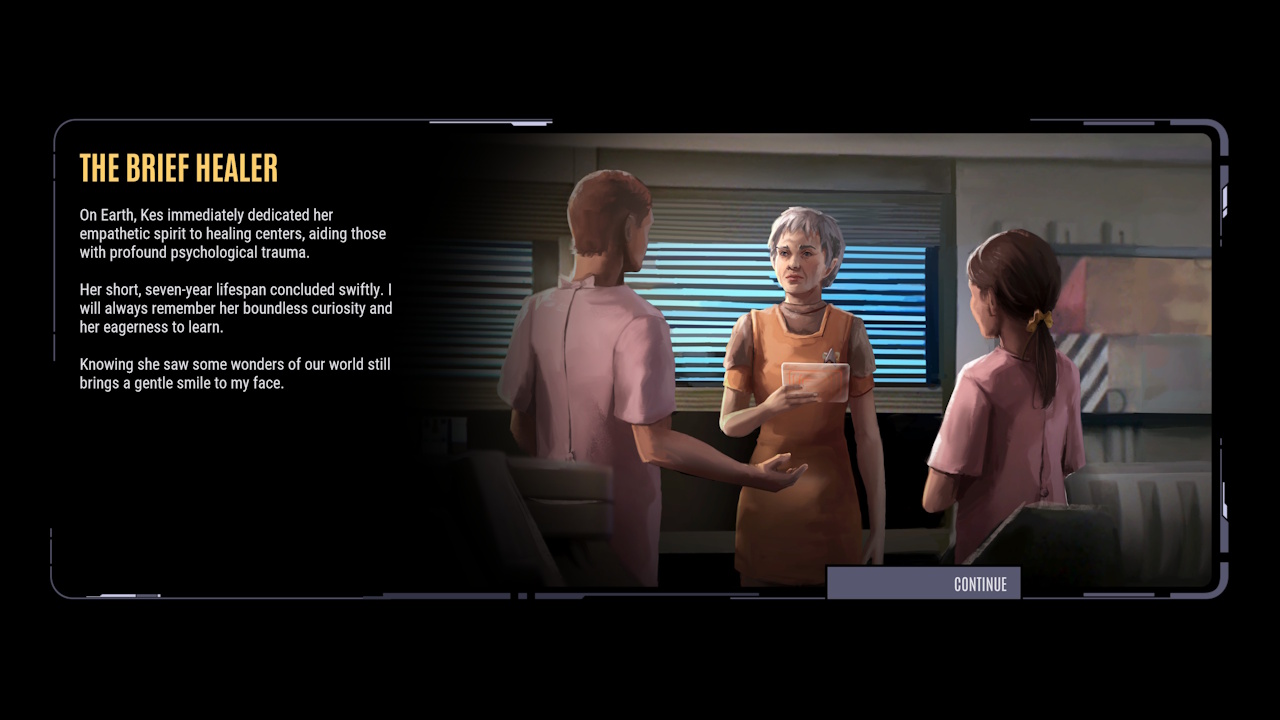Select the event title THE BRIEF HEALER
This screenshot has width=1280, height=720.
(x=178, y=168)
